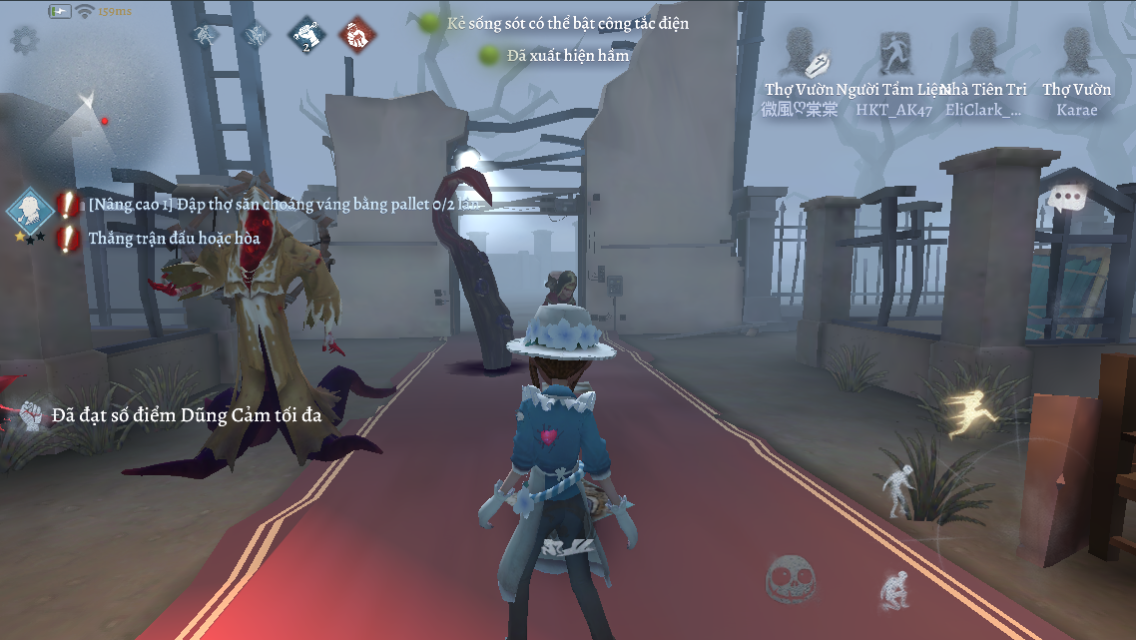Image resolution: width=1136 pixels, height=640 pixels.
Task: Select teammate HKT_AK47's status portrait
Action: 893,55
